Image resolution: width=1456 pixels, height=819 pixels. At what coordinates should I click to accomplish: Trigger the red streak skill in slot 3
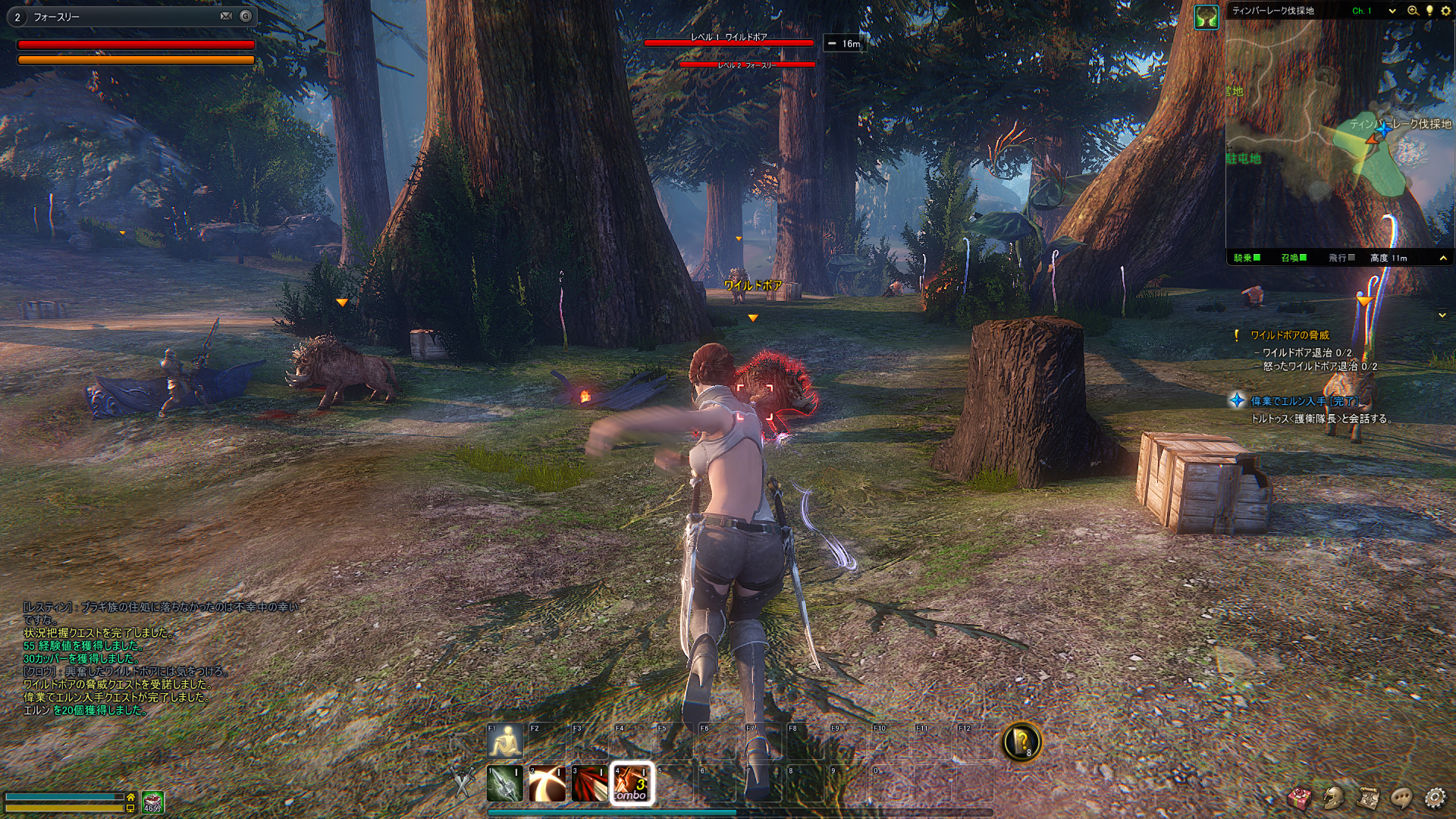coord(589,783)
